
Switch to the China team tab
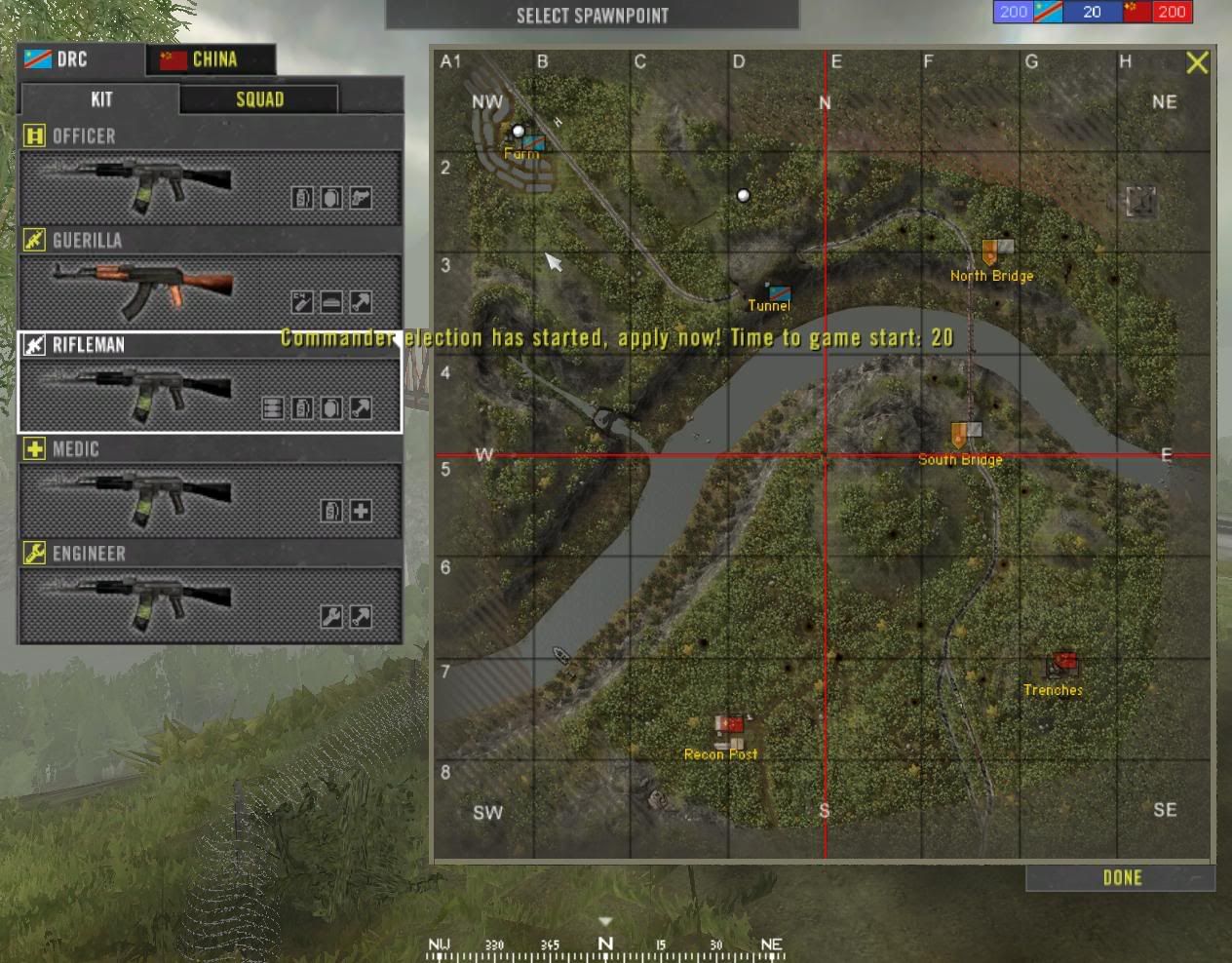click(x=211, y=59)
